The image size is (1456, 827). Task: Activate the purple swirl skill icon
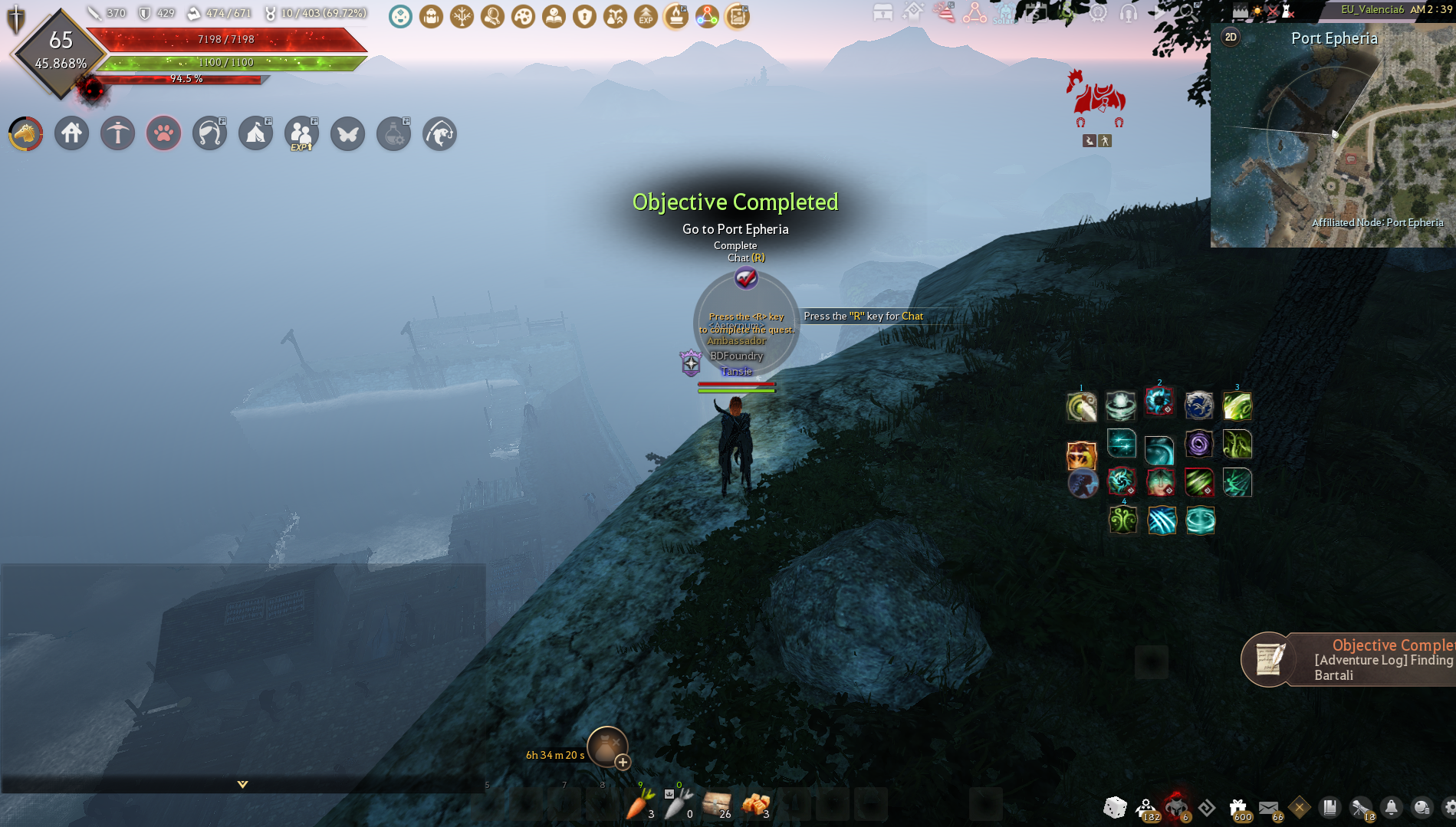click(x=1198, y=444)
